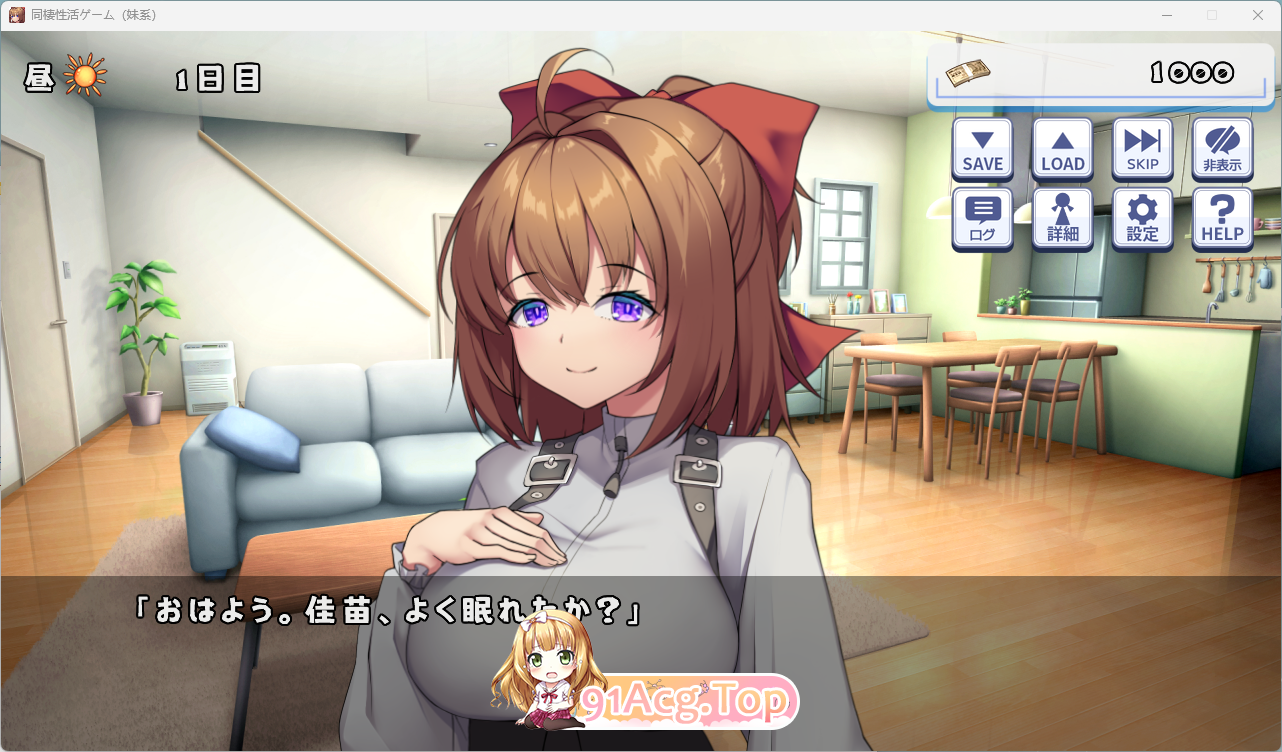Viewport: 1282px width, 752px height.
Task: Open the SAVE menu
Action: click(982, 148)
